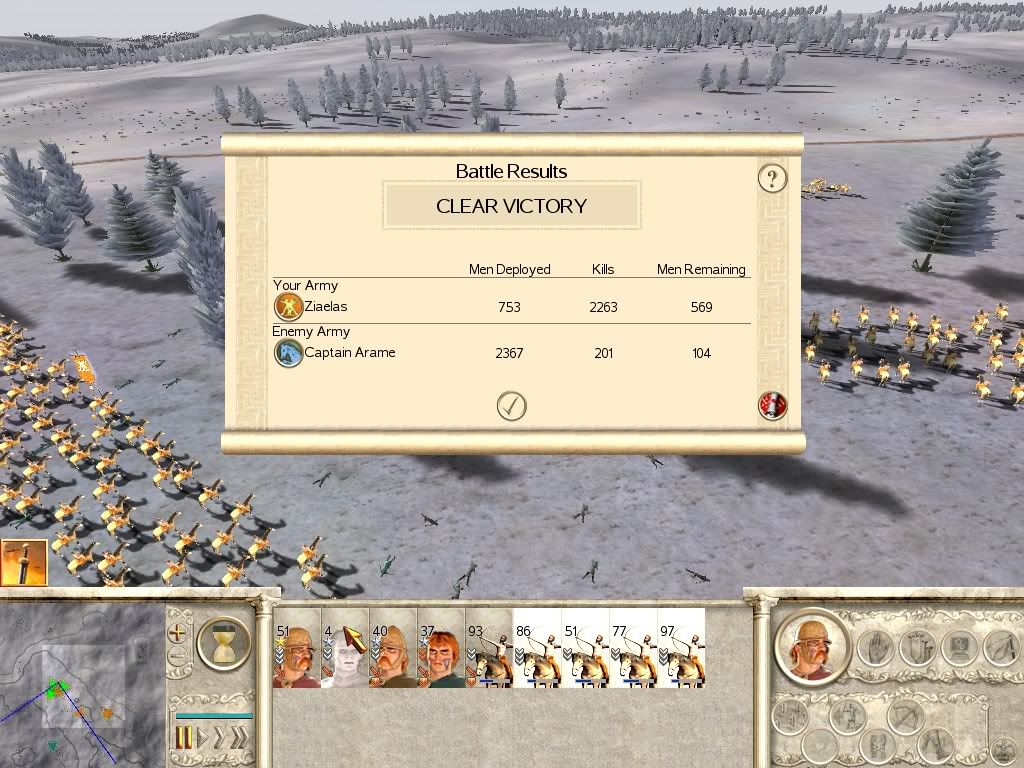Screen dimensions: 1024x768
Task: Activate the raised hand halt command
Action: (x=873, y=647)
